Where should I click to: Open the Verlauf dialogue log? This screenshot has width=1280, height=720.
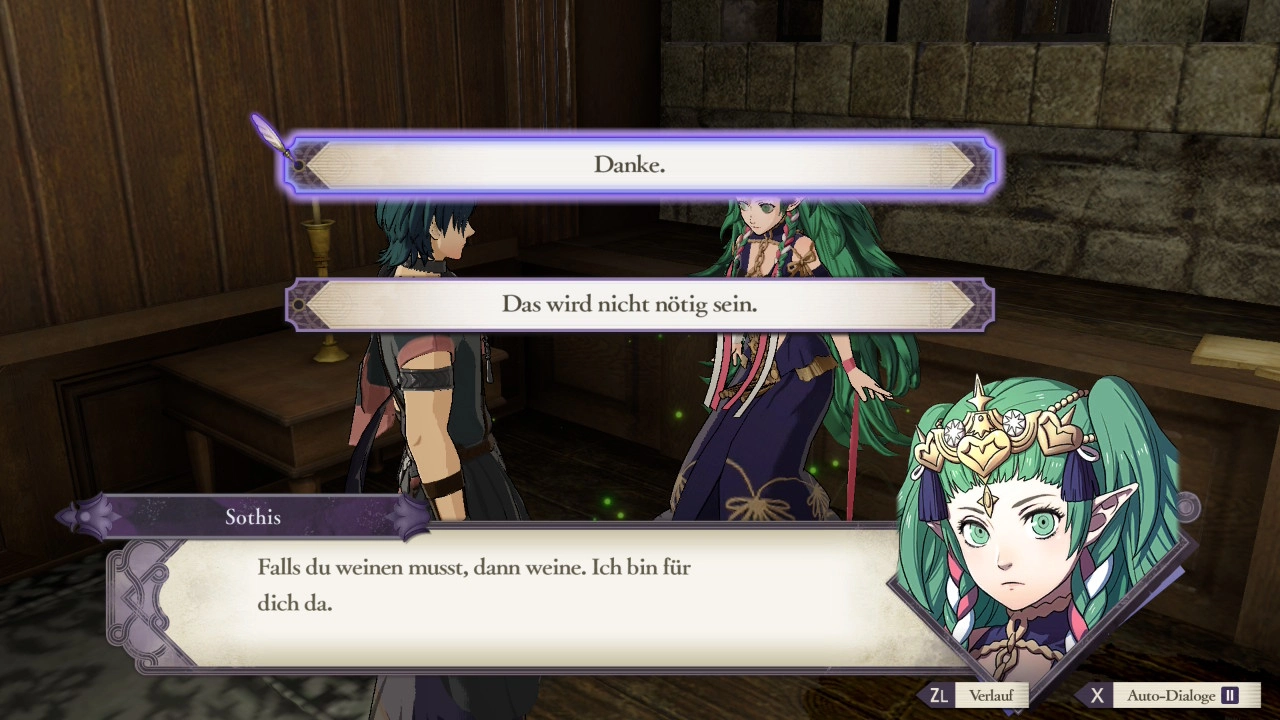pyautogui.click(x=977, y=695)
